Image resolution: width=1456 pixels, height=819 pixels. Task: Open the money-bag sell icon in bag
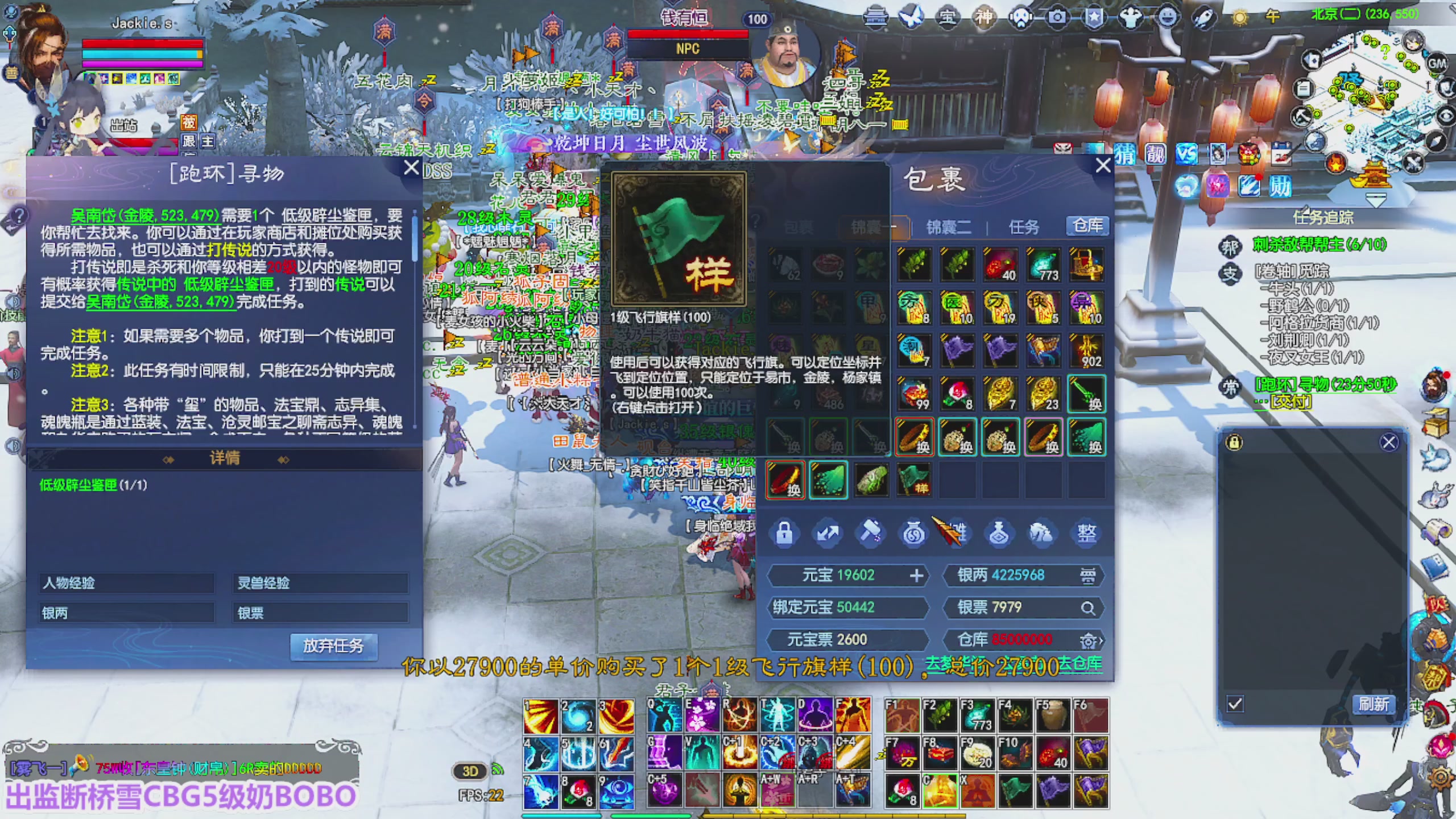[913, 533]
